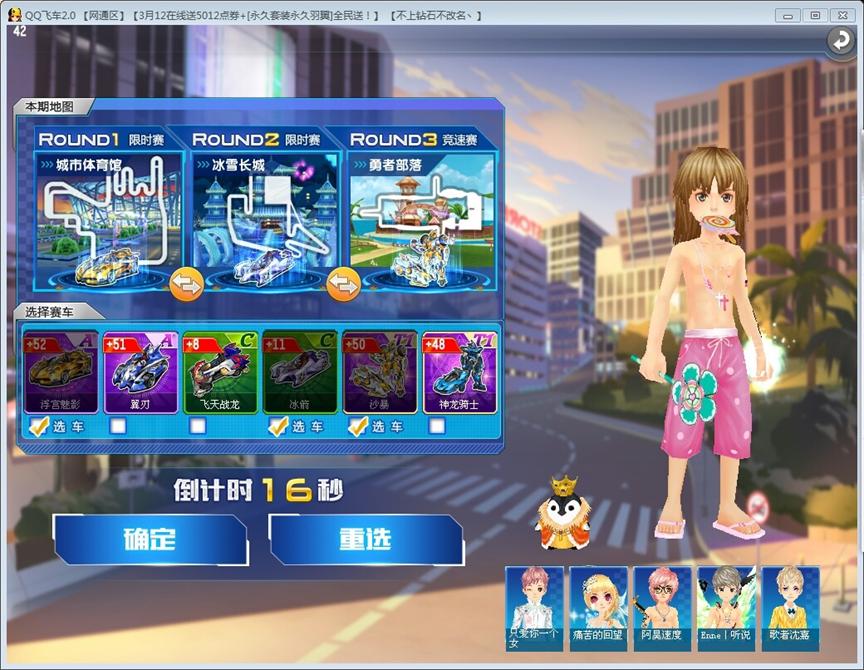Reset choices with the 重选 button
Image resolution: width=864 pixels, height=670 pixels.
tap(365, 539)
